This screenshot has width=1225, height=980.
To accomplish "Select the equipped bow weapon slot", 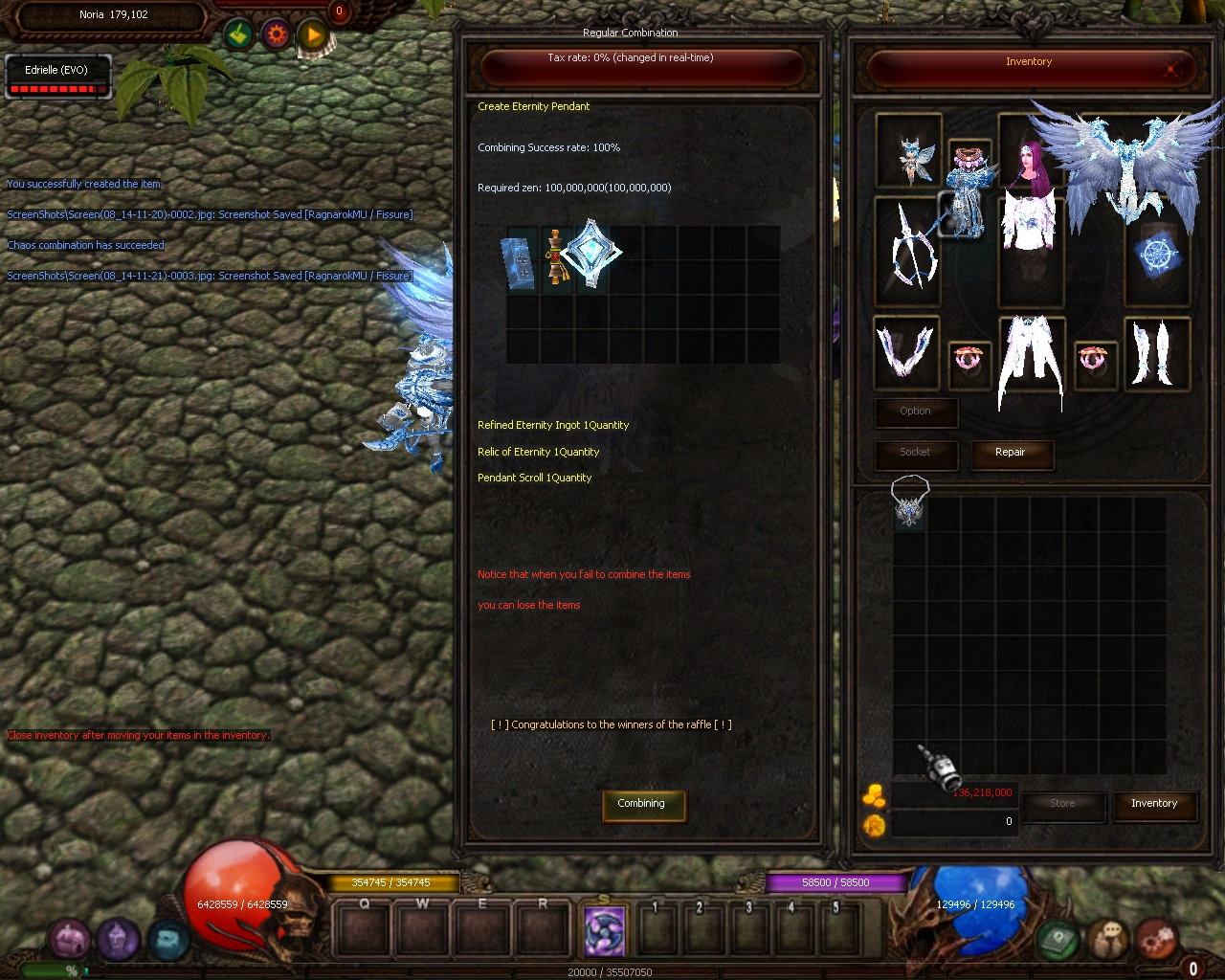I will (x=906, y=251).
